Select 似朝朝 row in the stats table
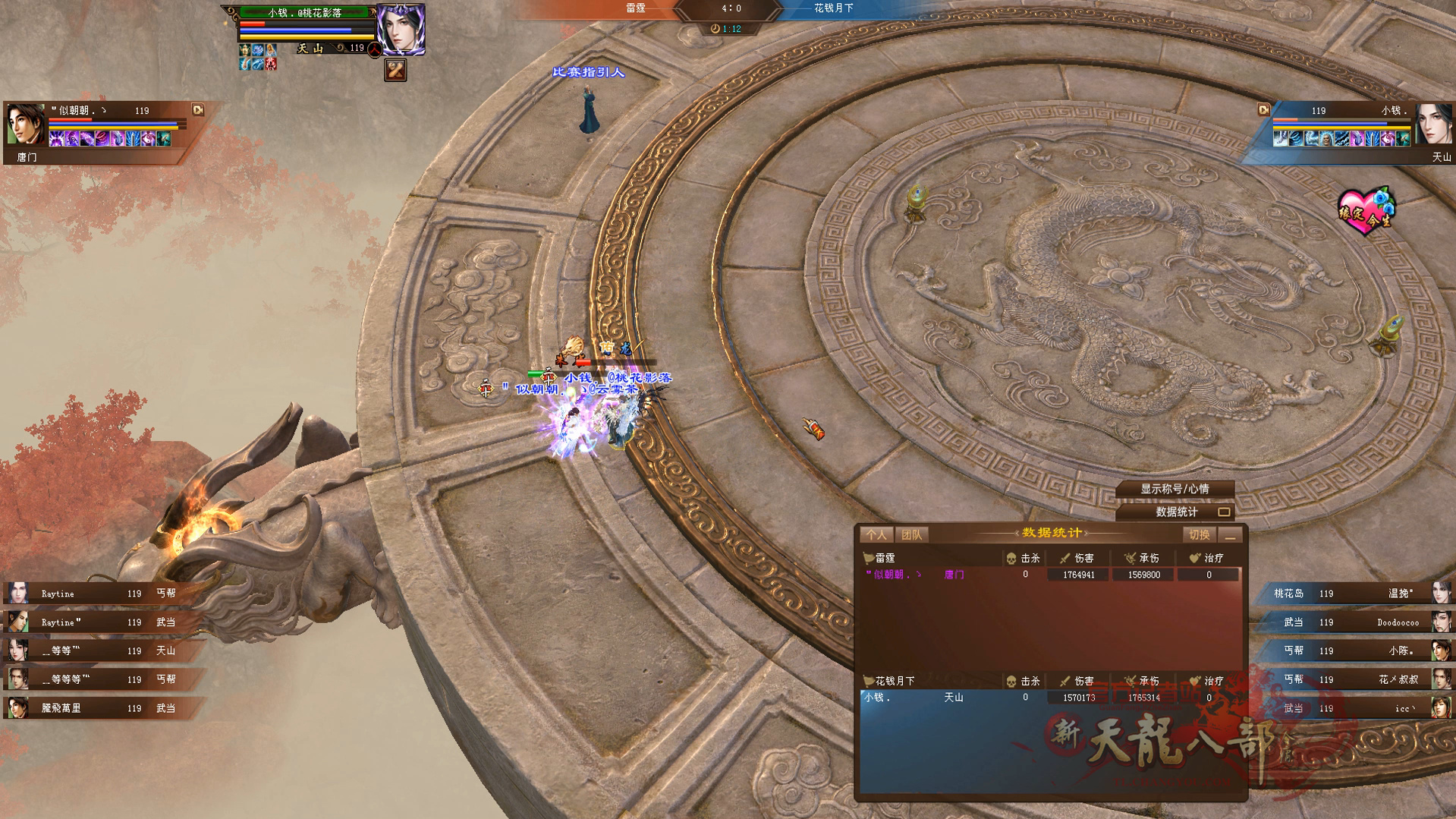Viewport: 1456px width, 819px height. coord(1050,575)
